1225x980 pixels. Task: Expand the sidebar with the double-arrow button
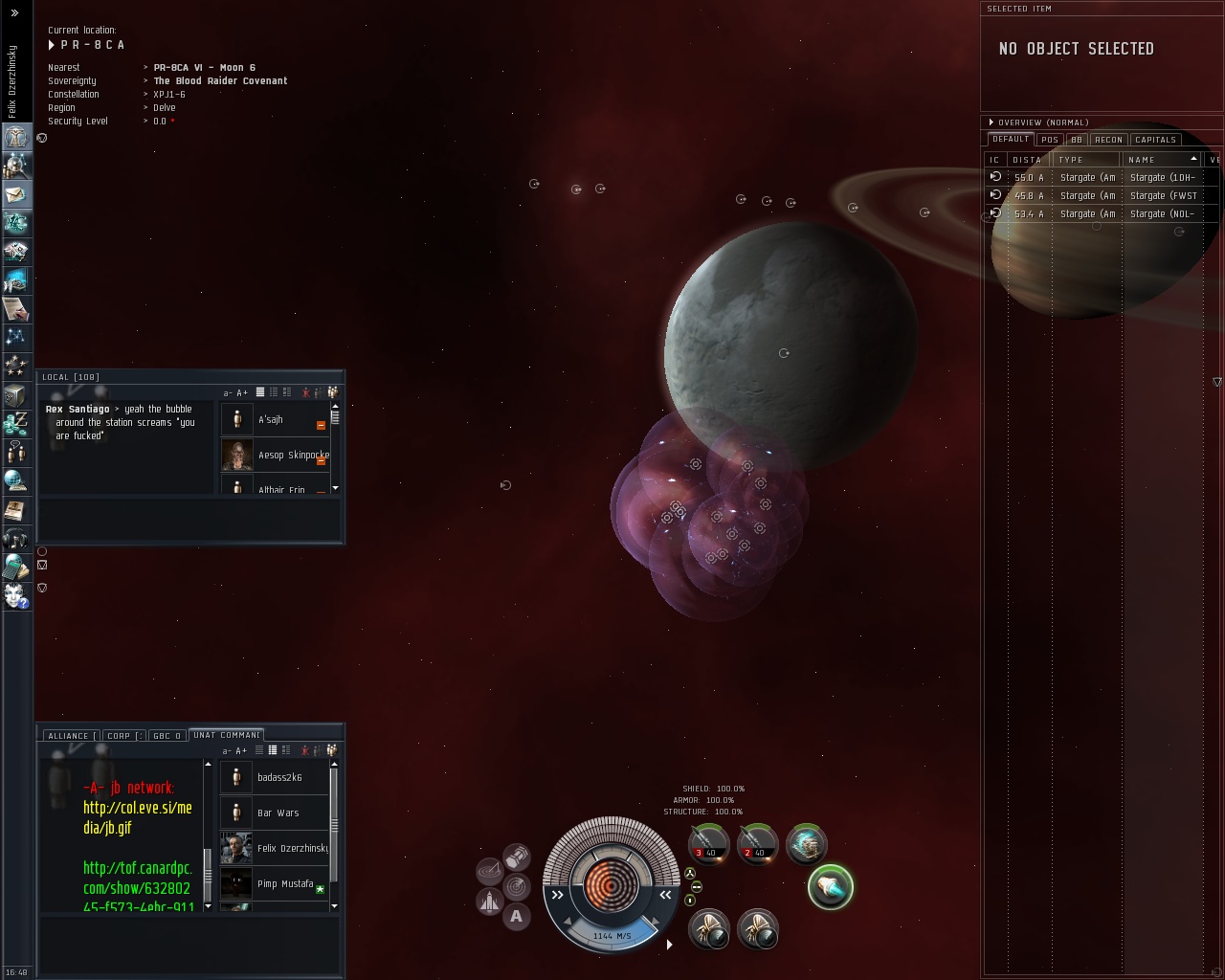14,12
